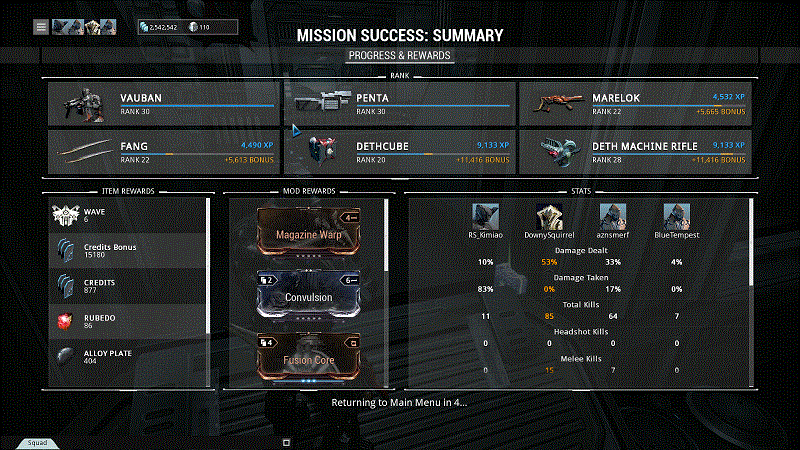Choose BlueTempest's player avatar
The width and height of the screenshot is (800, 450).
click(677, 217)
